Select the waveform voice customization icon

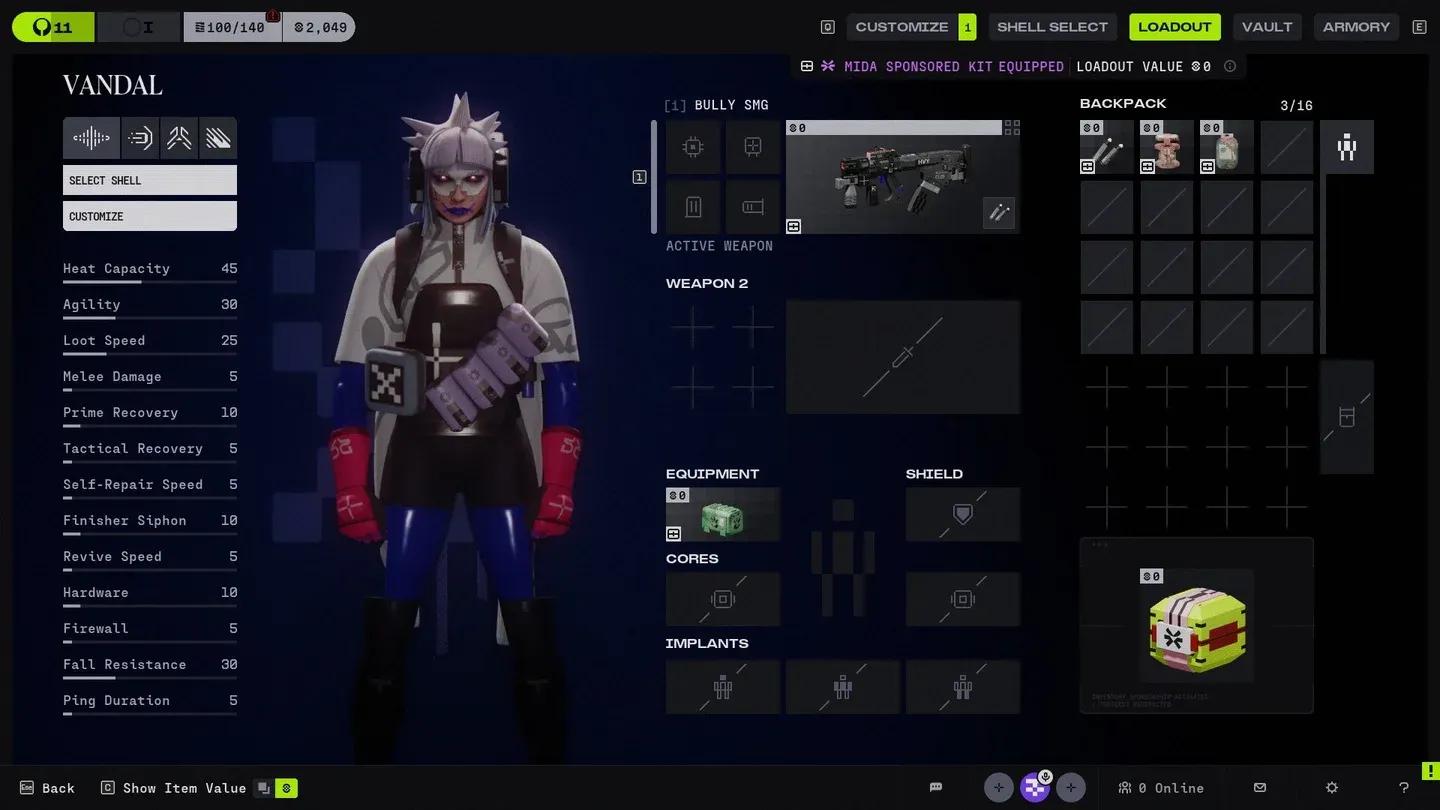(x=91, y=138)
